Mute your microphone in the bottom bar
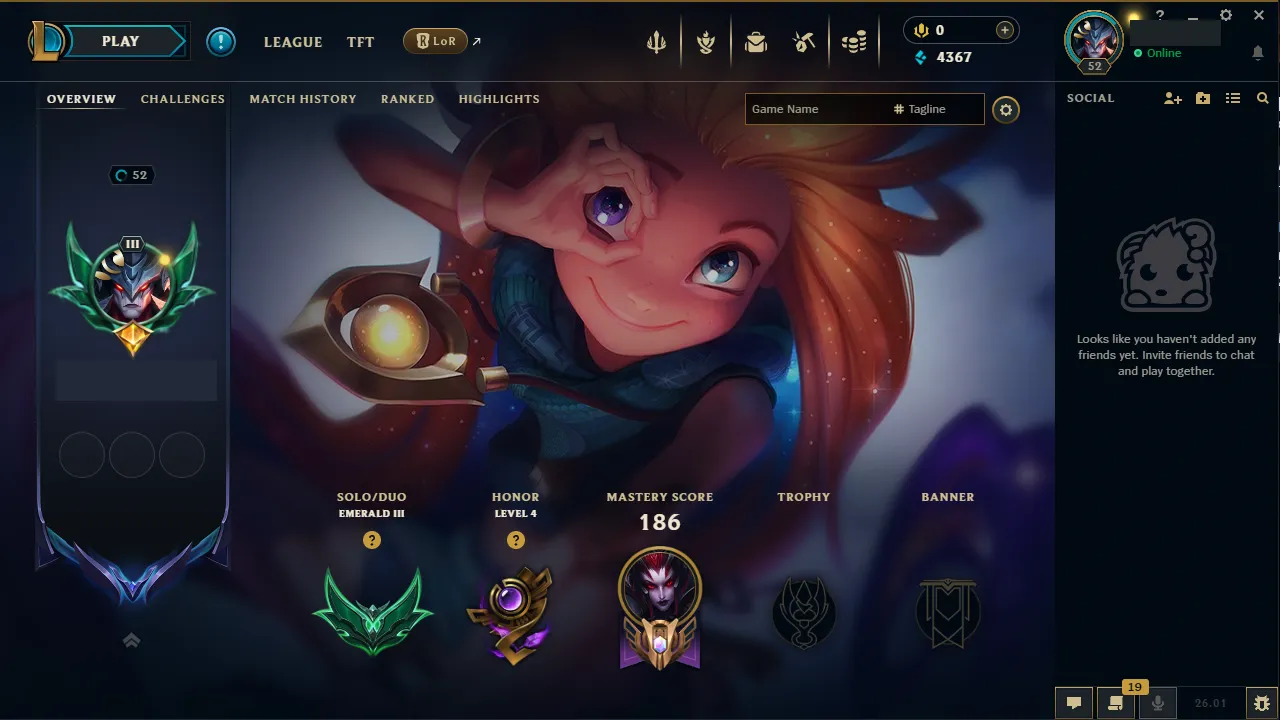 coord(1157,701)
